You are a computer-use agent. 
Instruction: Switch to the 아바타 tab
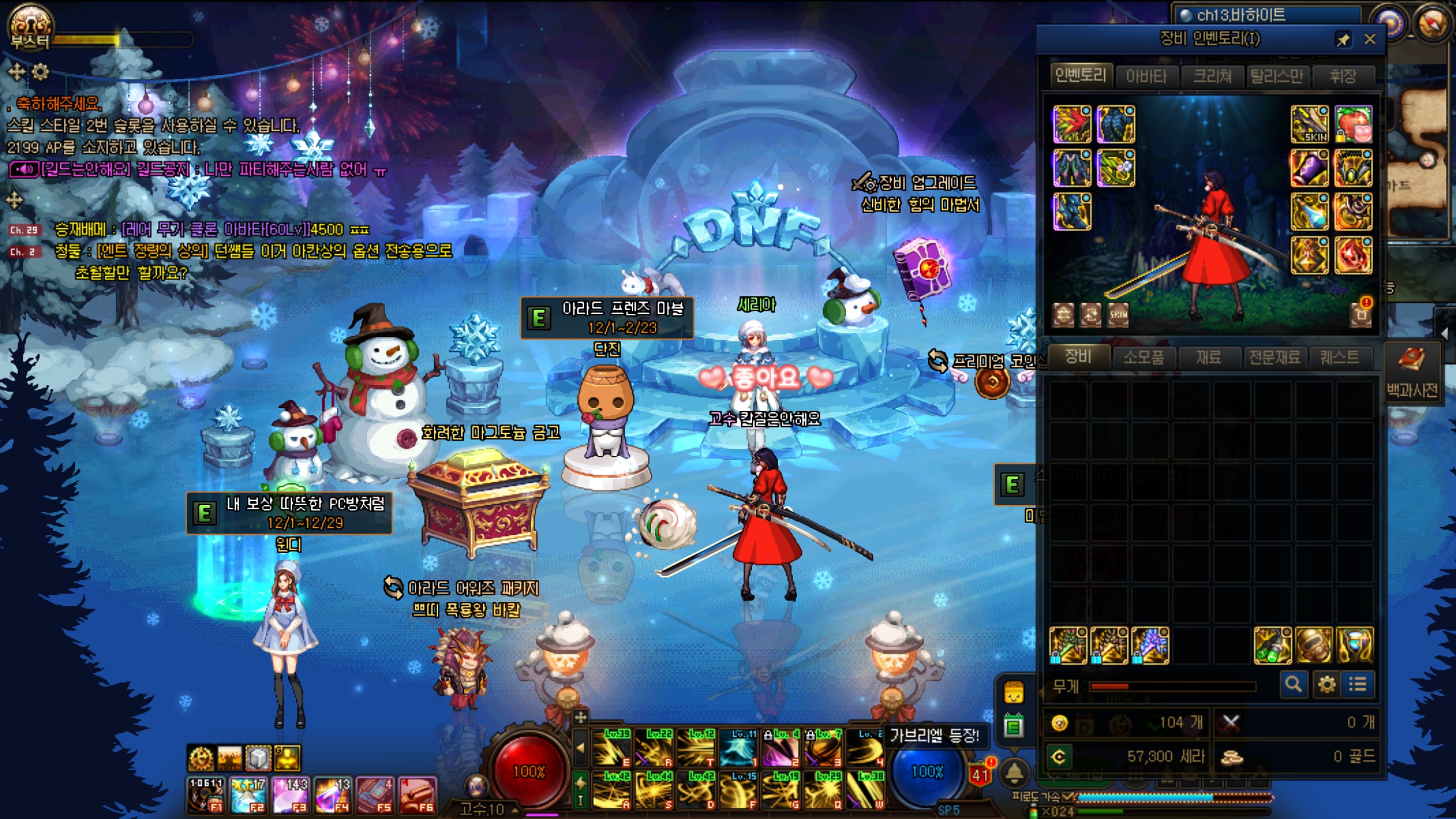click(x=1146, y=76)
